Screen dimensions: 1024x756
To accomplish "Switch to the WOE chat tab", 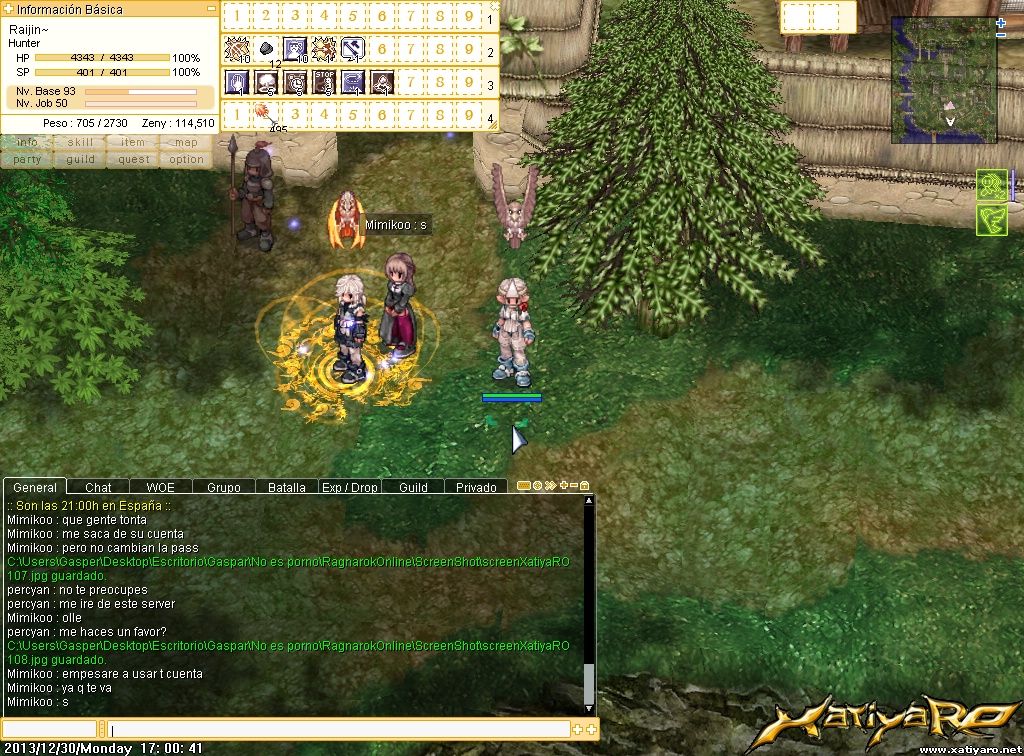I will [160, 487].
